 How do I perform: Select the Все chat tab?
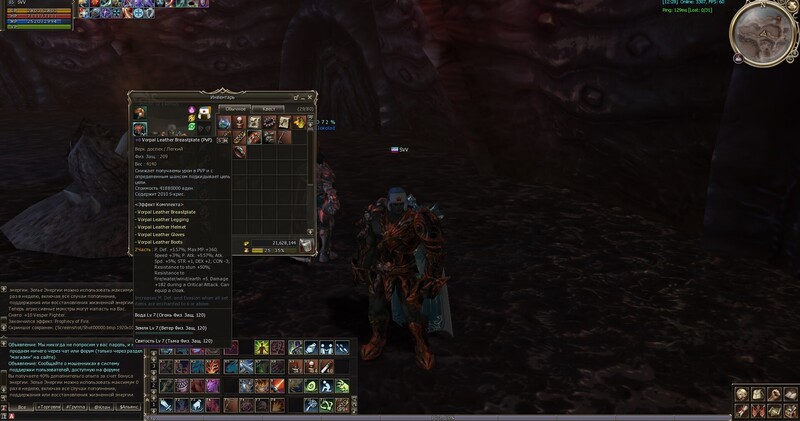pos(22,409)
